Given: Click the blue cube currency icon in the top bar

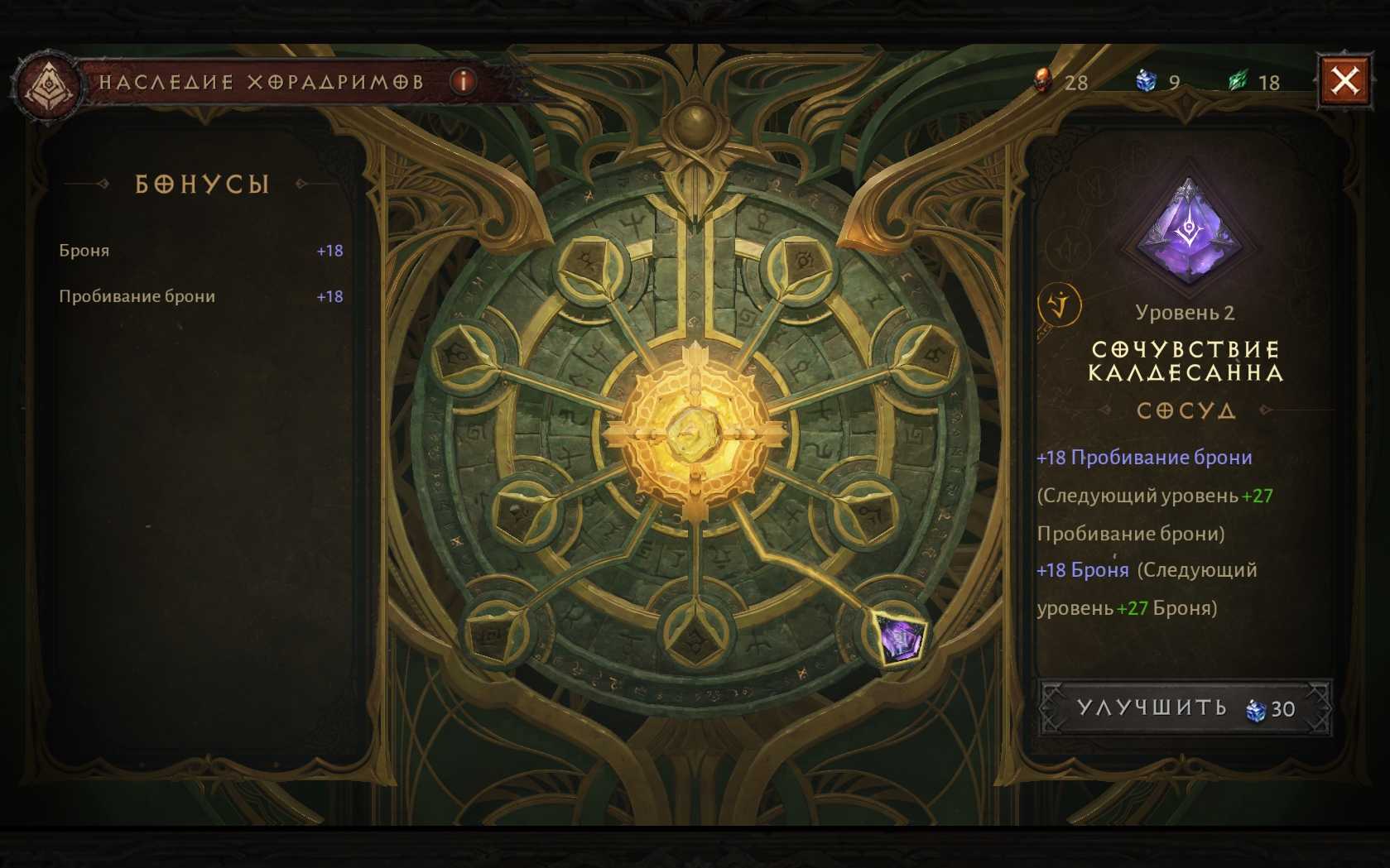Looking at the screenshot, I should tap(1146, 81).
